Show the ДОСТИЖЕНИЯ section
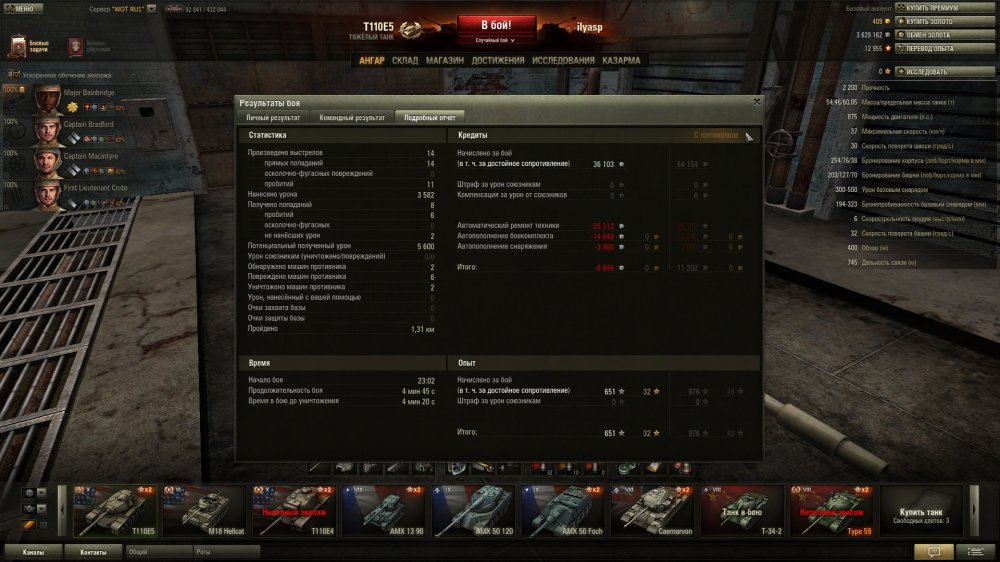 [497, 60]
